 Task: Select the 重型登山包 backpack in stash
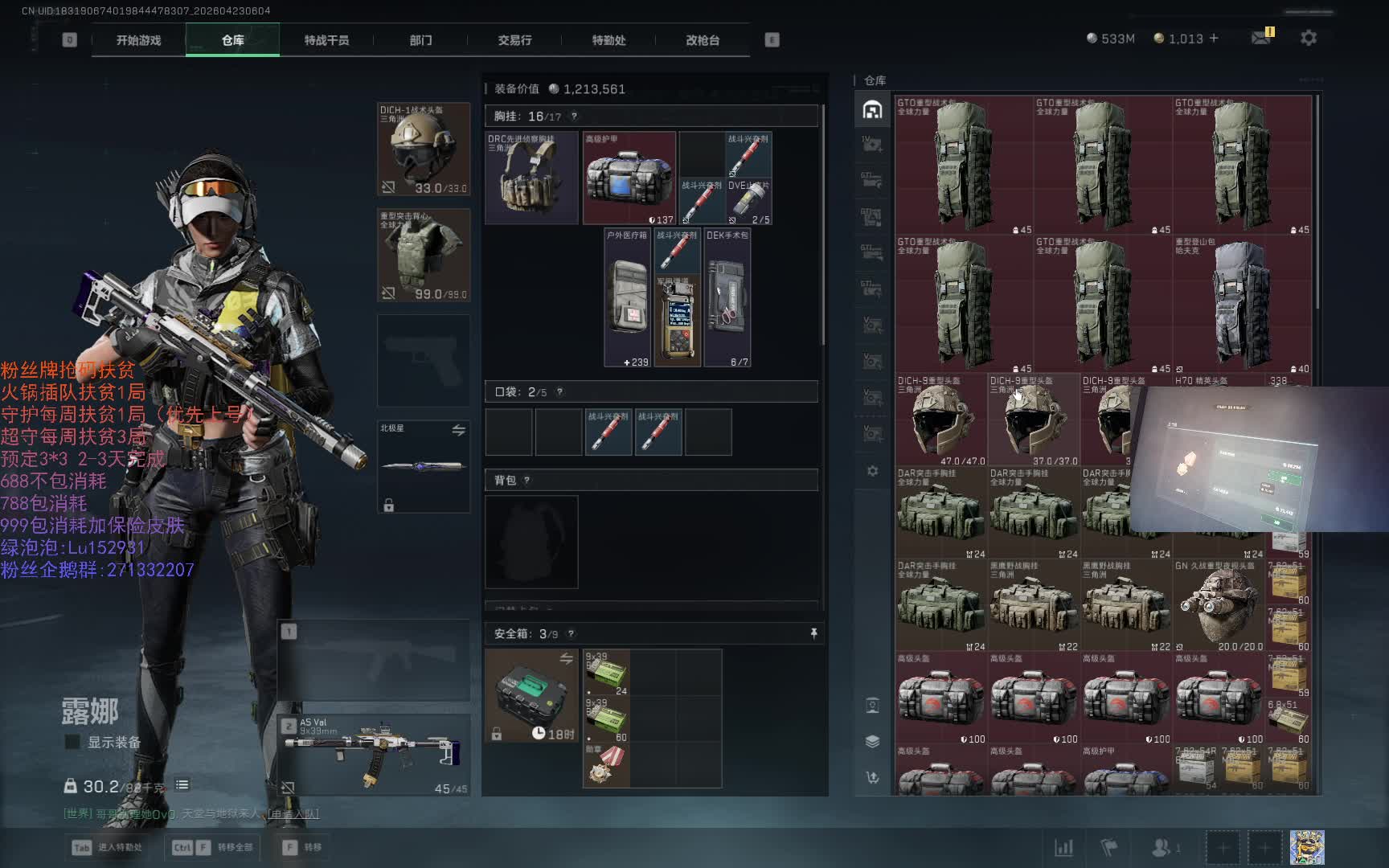click(x=1241, y=305)
